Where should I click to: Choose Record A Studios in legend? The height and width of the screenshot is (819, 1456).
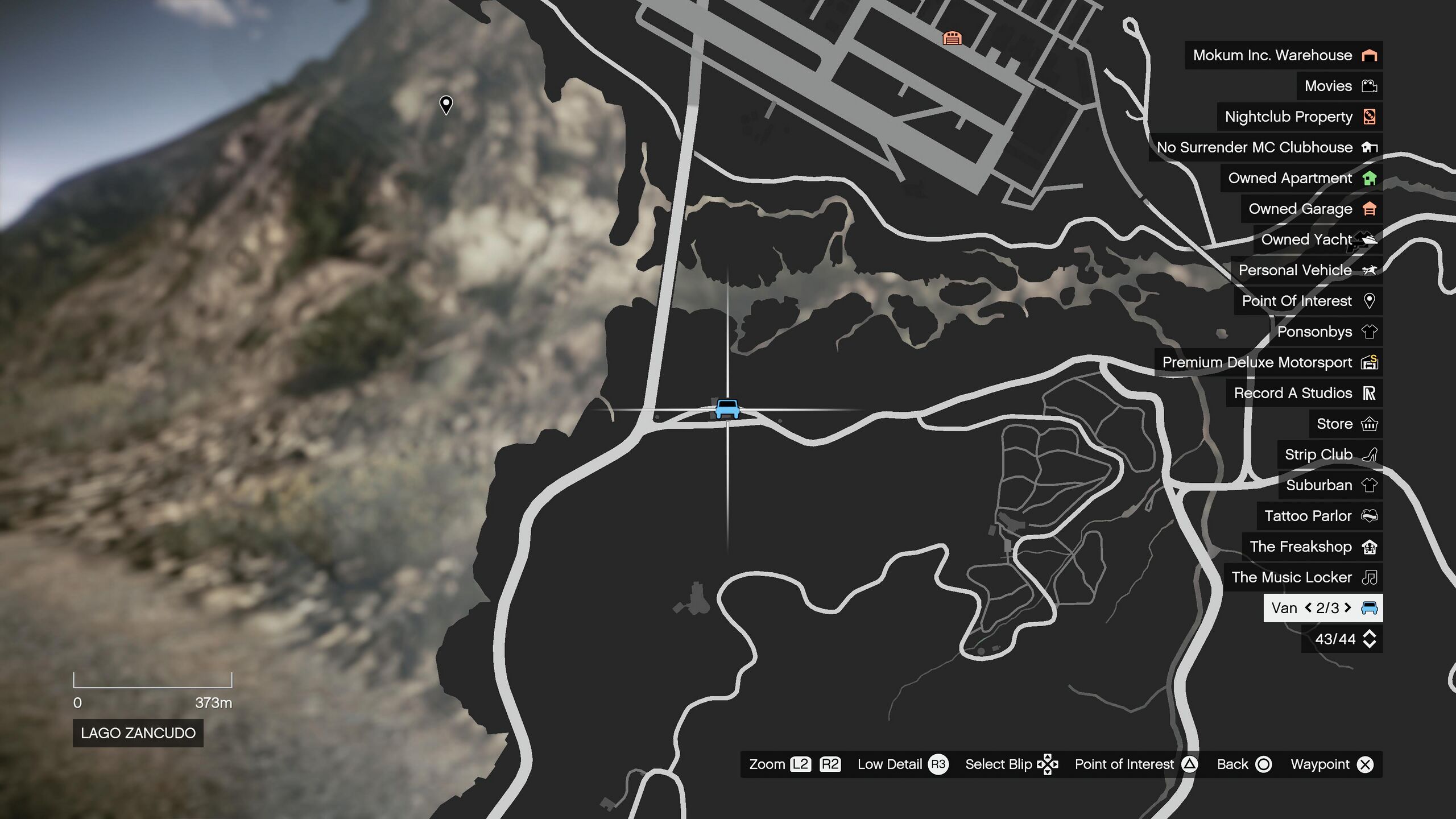tap(1304, 393)
